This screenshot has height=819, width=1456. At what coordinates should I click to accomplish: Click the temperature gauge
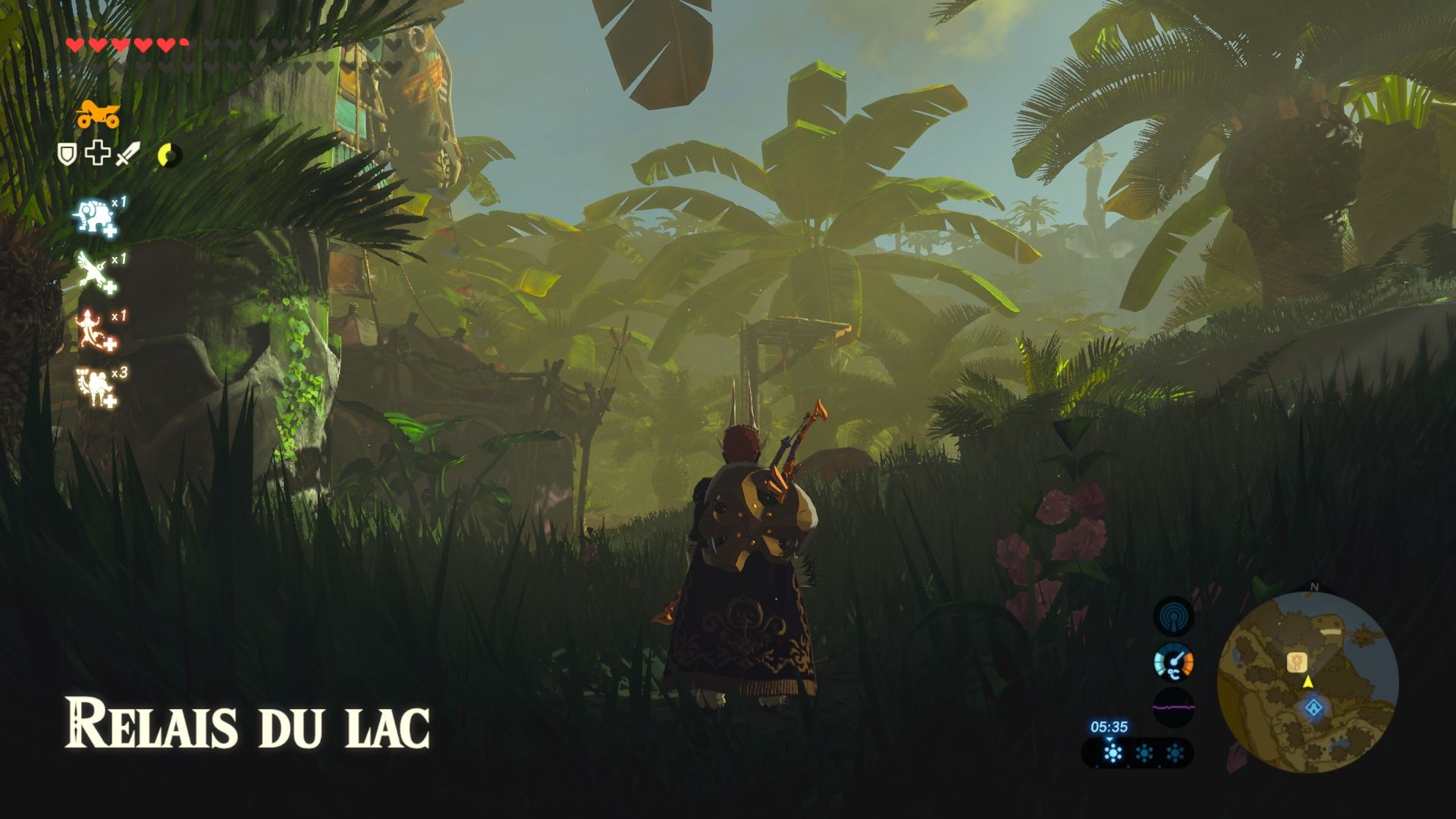1173,663
